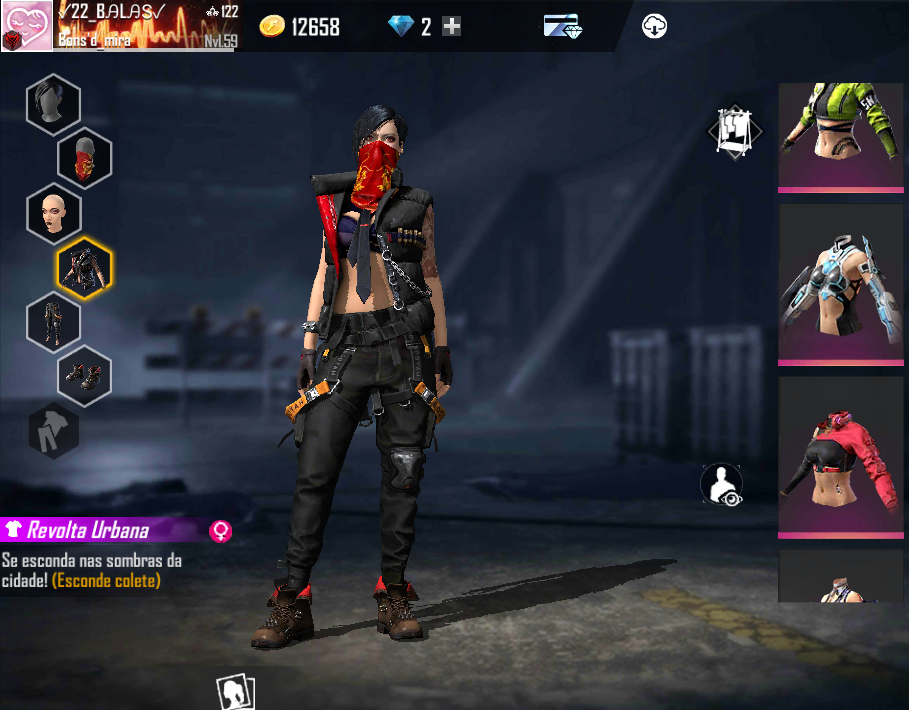Open the wardrobe hanger icon
This screenshot has width=909, height=710.
click(735, 131)
